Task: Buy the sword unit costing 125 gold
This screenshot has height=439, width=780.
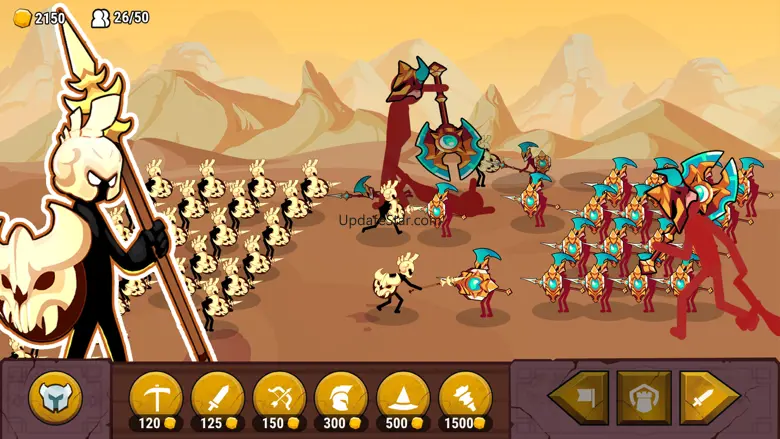Action: [218, 397]
